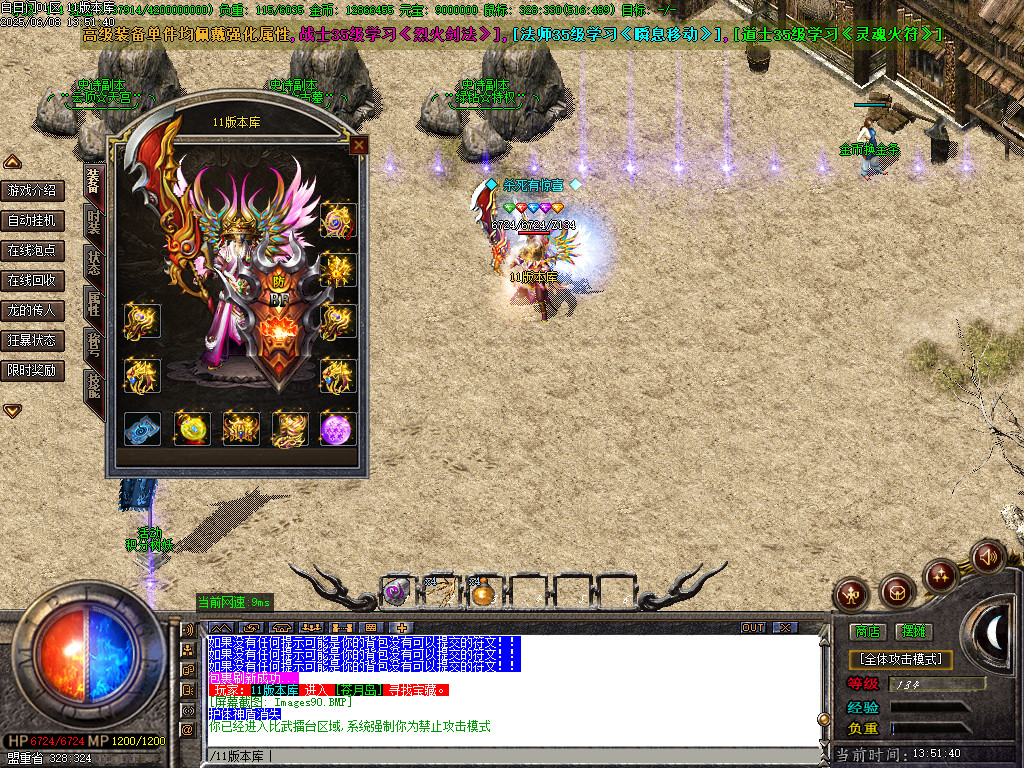Open the 状态 status tab
The height and width of the screenshot is (768, 1024).
pos(93,262)
